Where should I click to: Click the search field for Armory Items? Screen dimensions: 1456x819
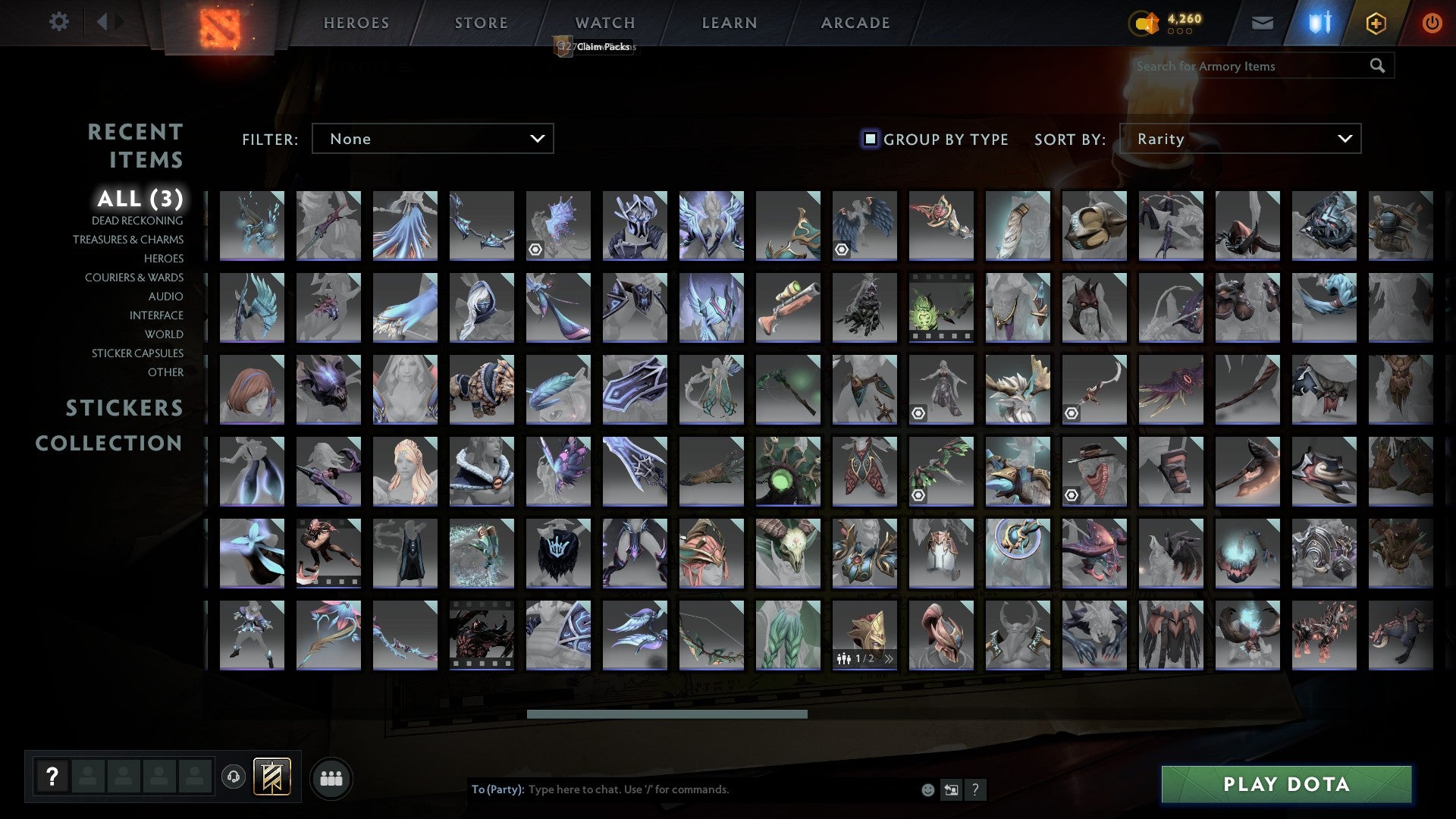point(1244,66)
